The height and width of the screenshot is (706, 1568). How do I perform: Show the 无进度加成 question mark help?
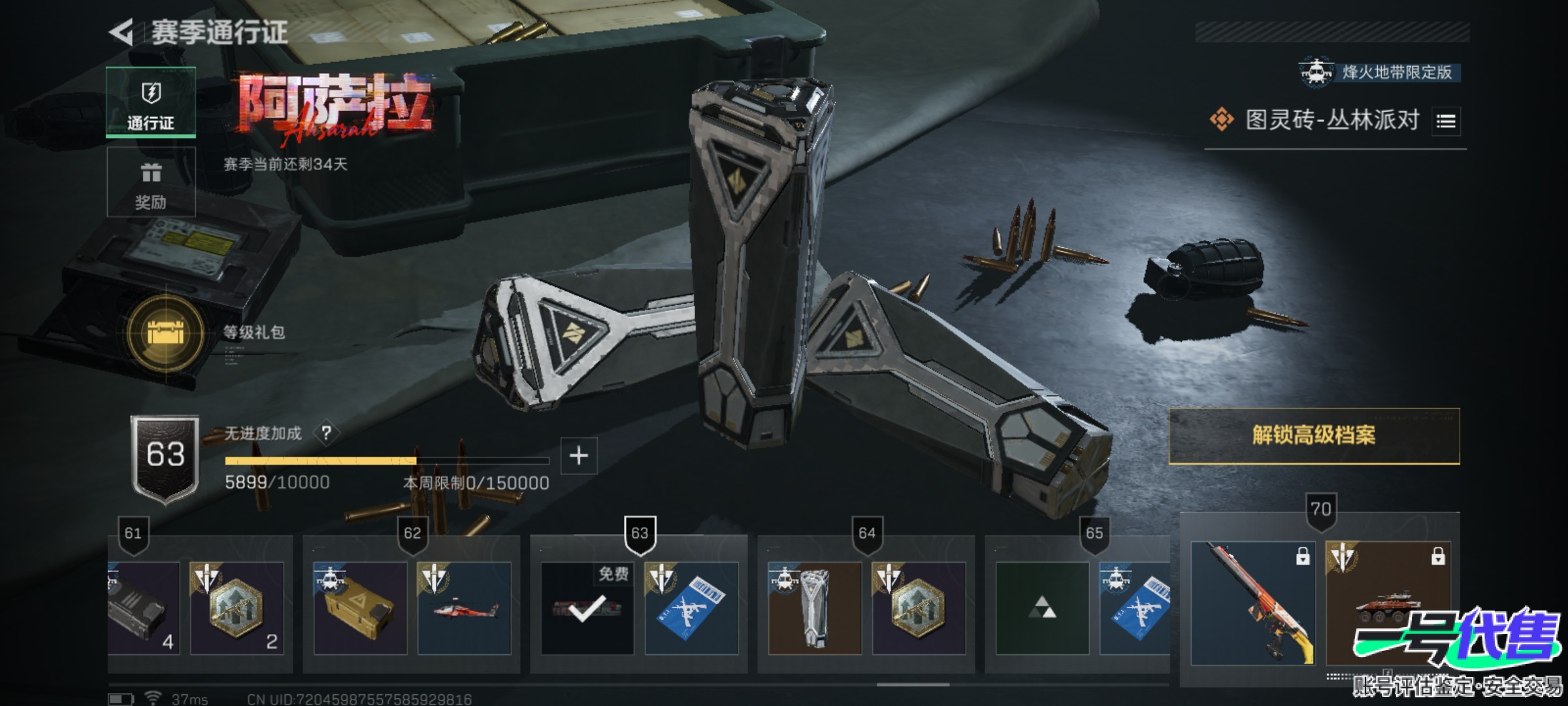click(326, 433)
